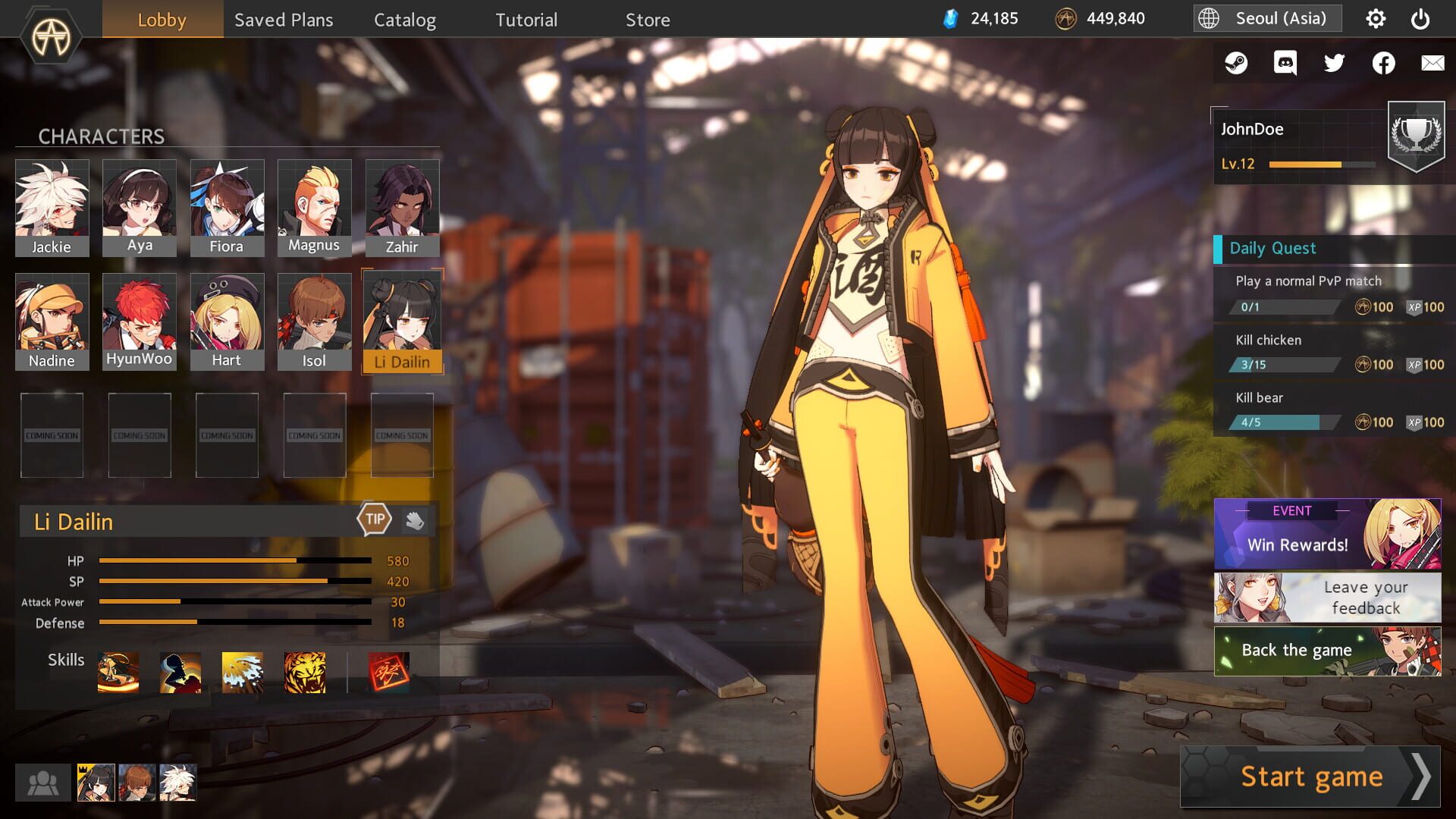Image resolution: width=1456 pixels, height=819 pixels.
Task: Open the settings gear icon
Action: pyautogui.click(x=1375, y=19)
